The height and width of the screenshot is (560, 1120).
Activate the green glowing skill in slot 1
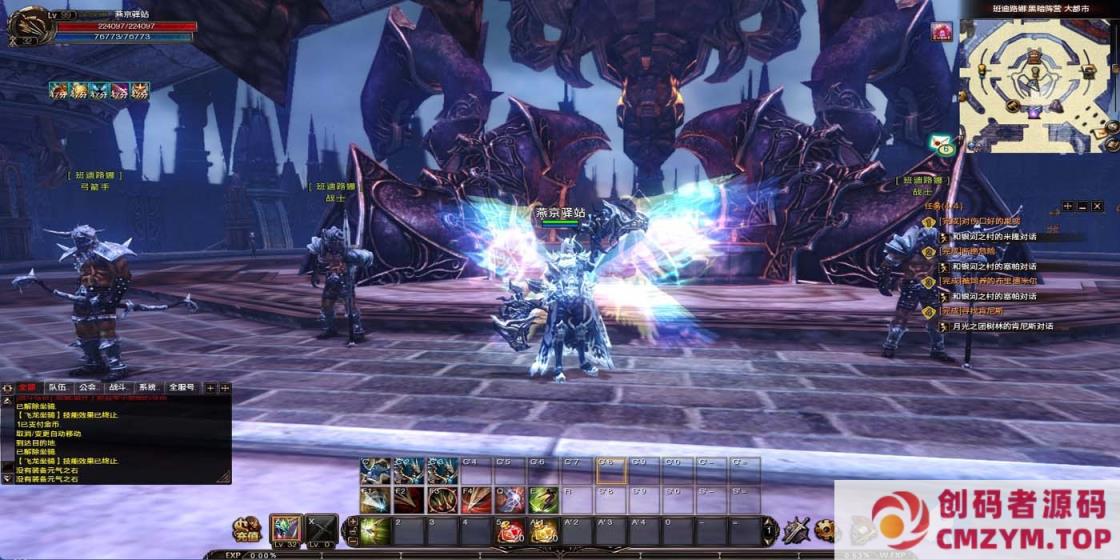(375, 529)
